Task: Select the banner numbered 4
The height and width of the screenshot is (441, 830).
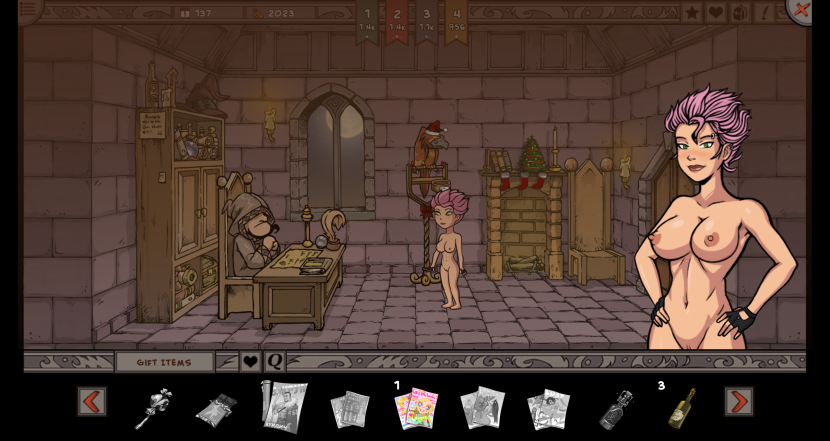Action: [456, 20]
